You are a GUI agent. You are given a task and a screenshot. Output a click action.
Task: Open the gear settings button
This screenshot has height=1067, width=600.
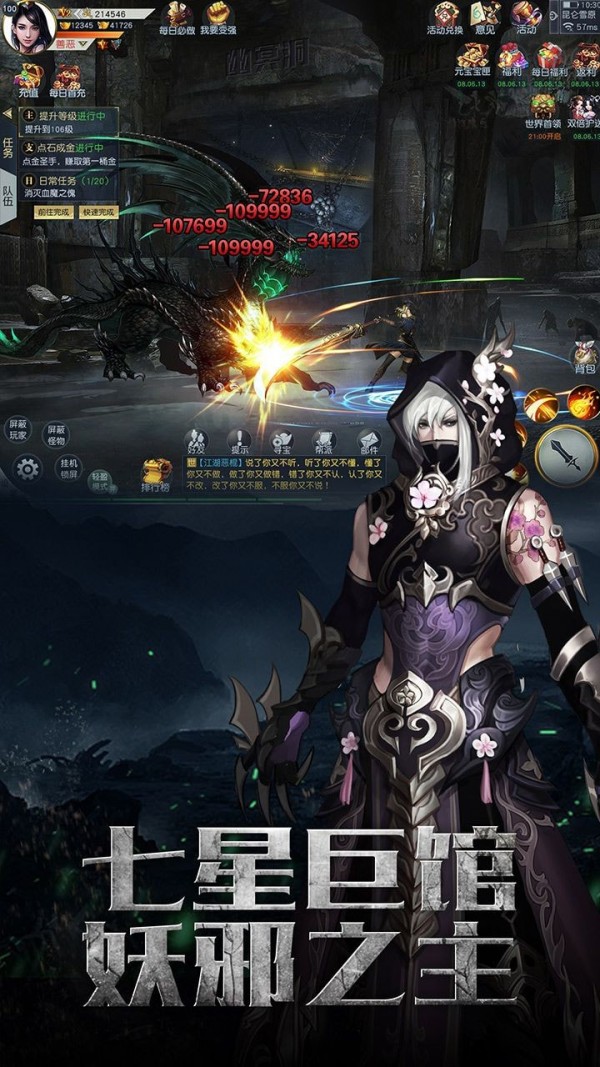[27, 466]
